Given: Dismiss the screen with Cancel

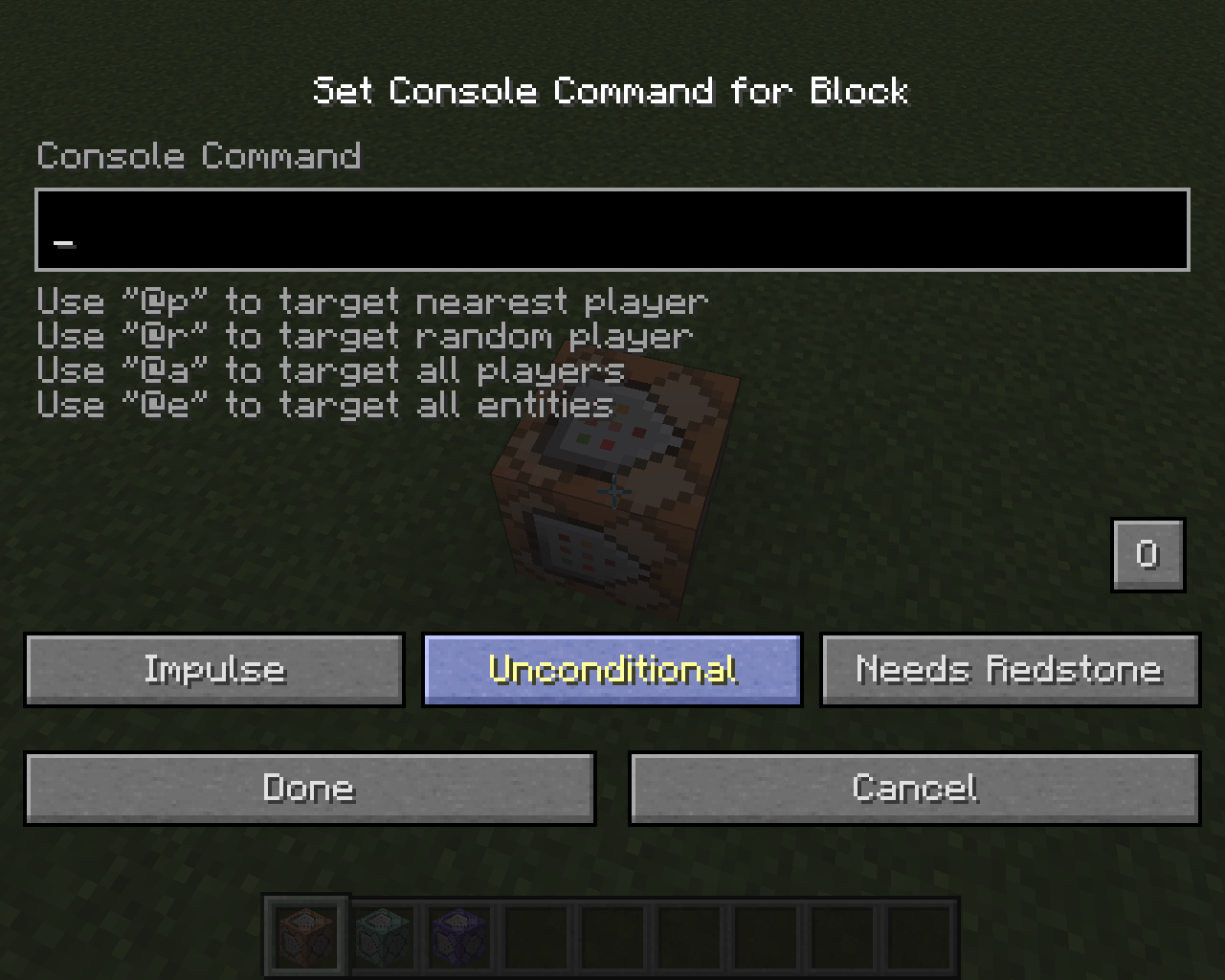Looking at the screenshot, I should pos(914,788).
